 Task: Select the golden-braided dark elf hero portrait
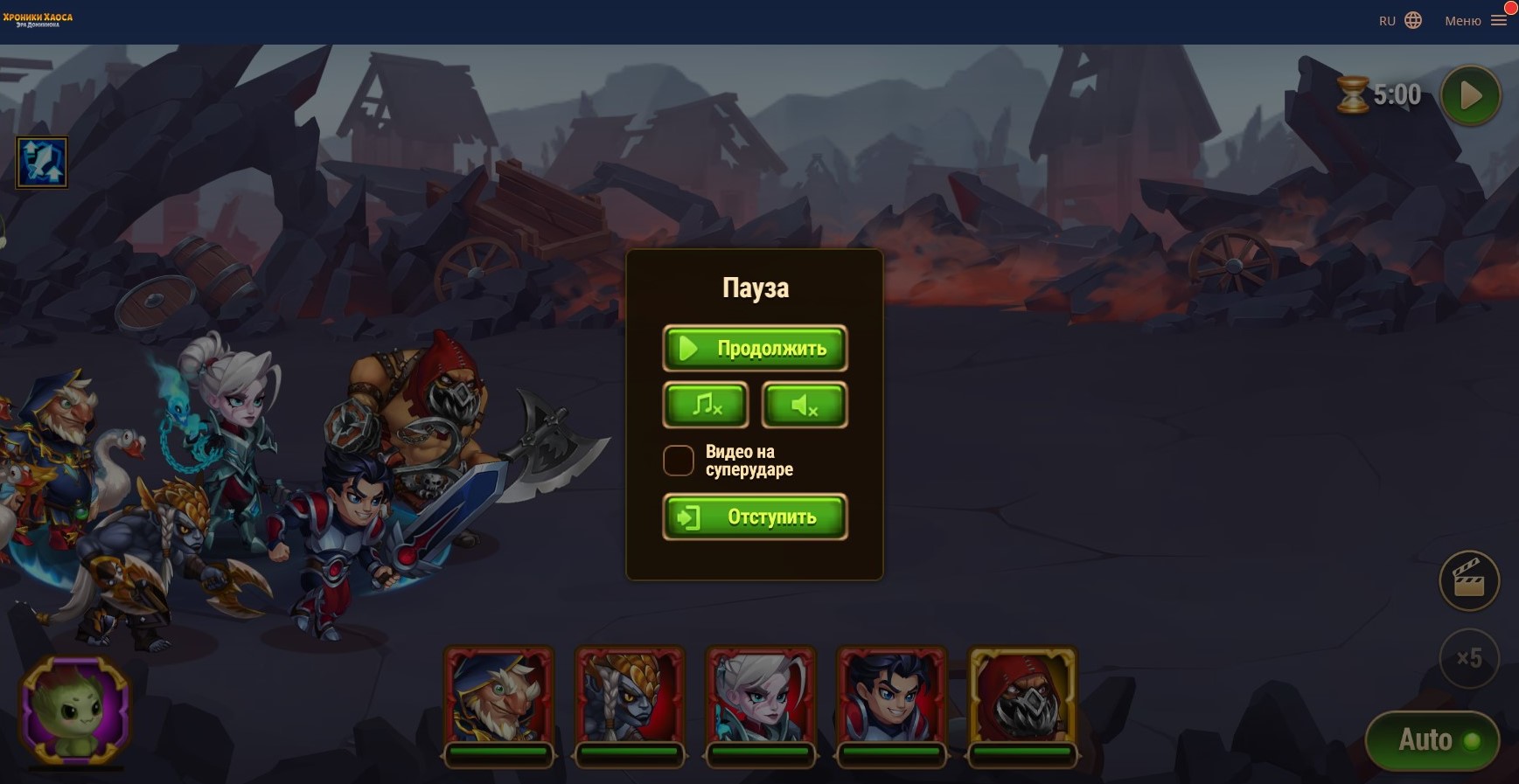[630, 697]
